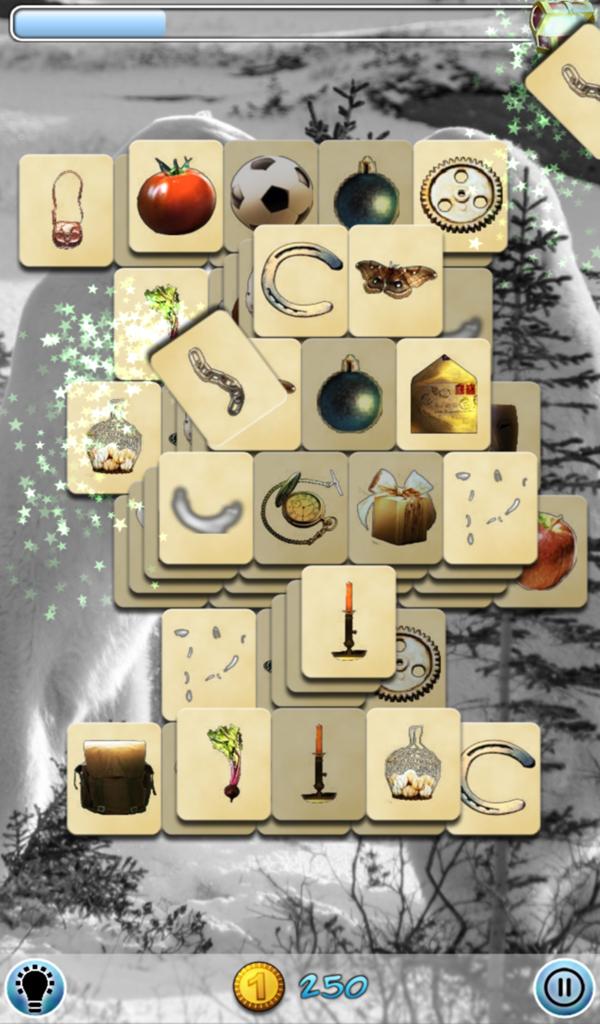Select the candlestick tile beside the beet

(x=318, y=763)
